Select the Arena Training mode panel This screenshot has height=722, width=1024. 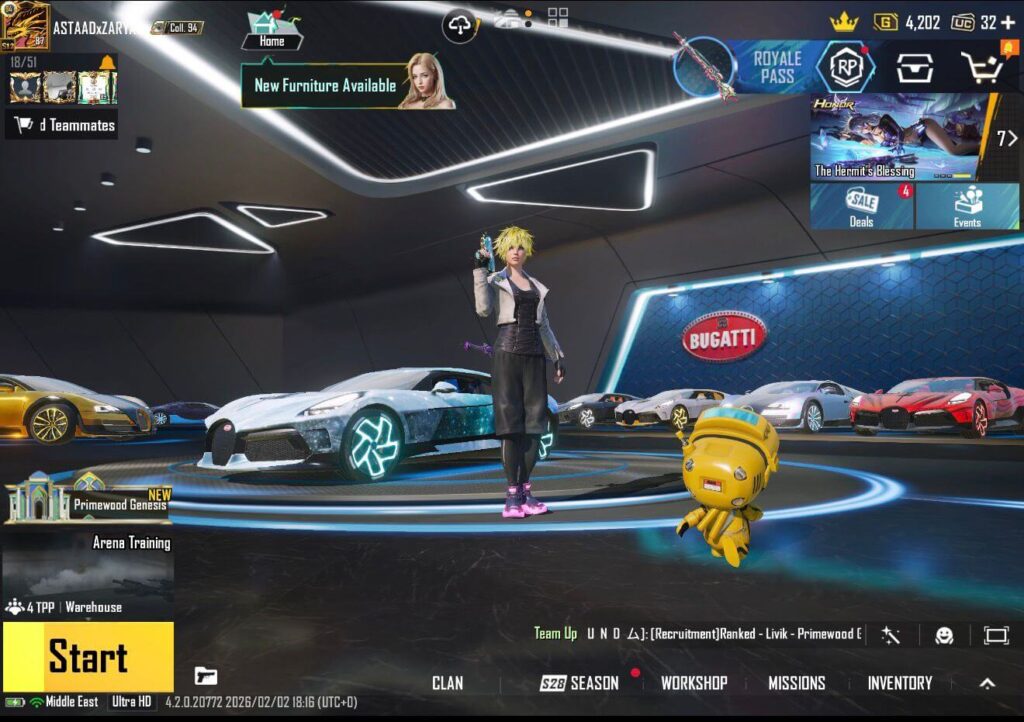88,565
